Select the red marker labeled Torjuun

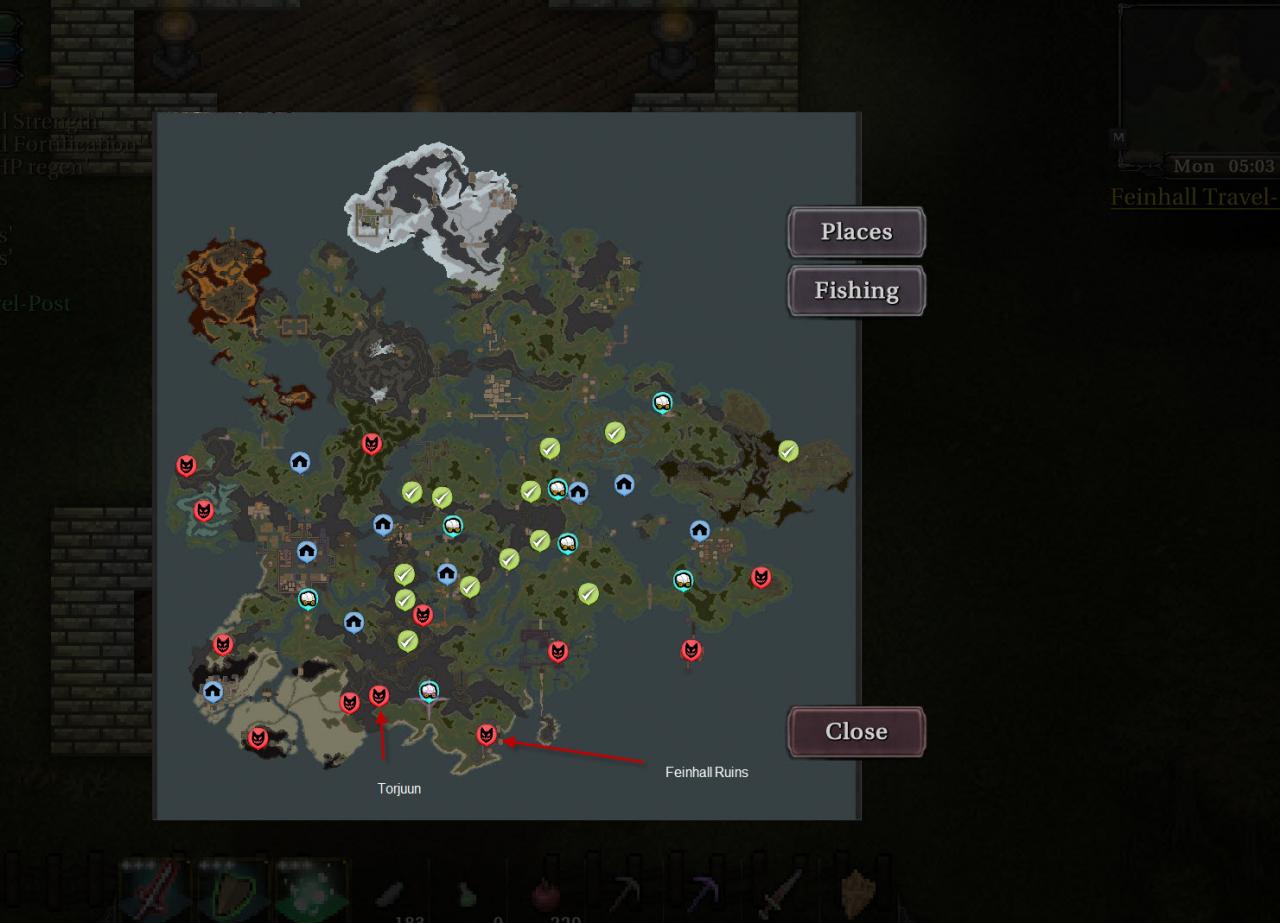coord(379,695)
